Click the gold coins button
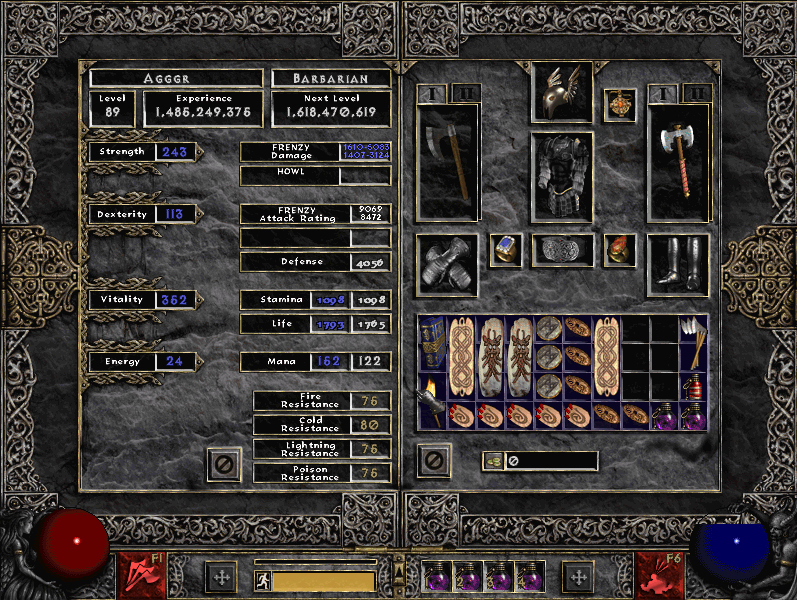 click(x=493, y=461)
